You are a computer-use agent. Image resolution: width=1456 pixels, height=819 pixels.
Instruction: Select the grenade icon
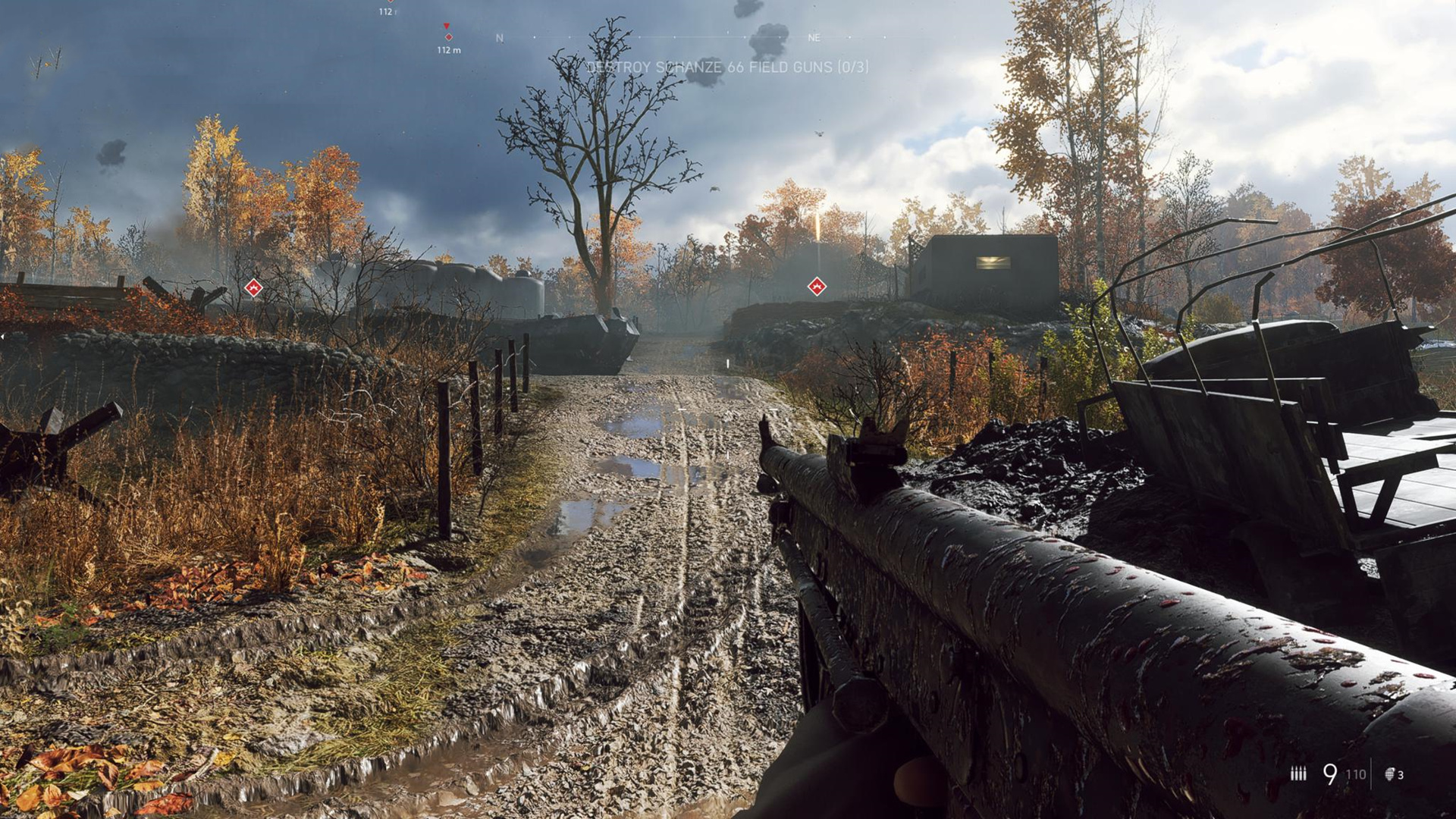click(x=1390, y=774)
